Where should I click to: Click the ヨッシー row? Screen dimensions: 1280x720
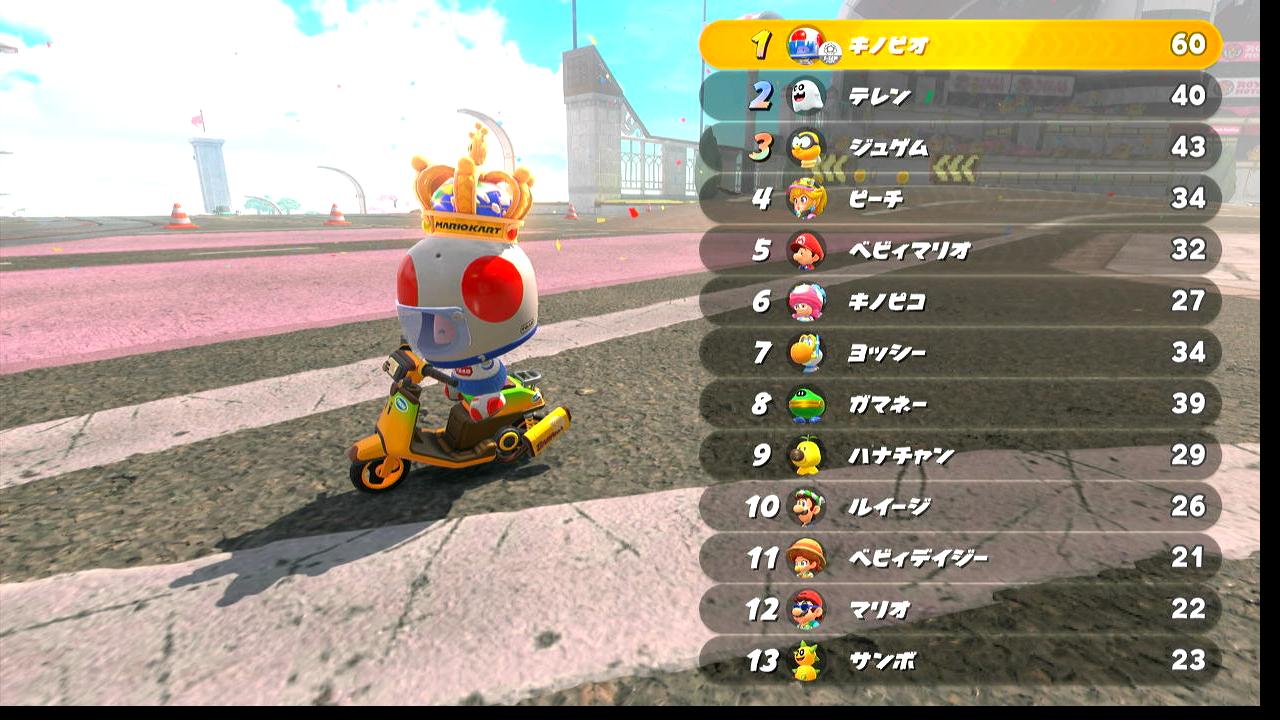(960, 352)
